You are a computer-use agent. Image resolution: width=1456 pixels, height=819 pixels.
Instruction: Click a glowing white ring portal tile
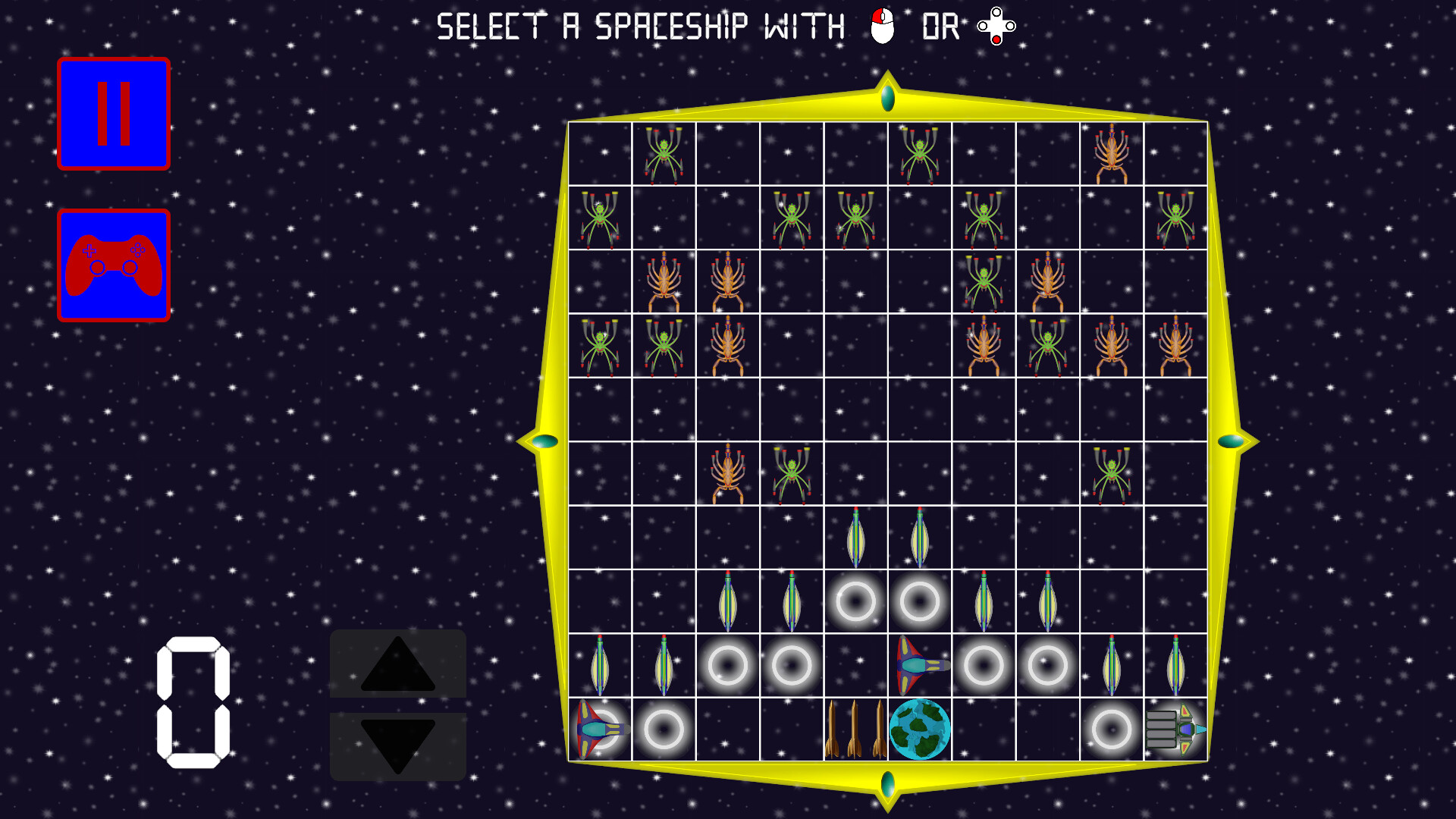(x=856, y=599)
